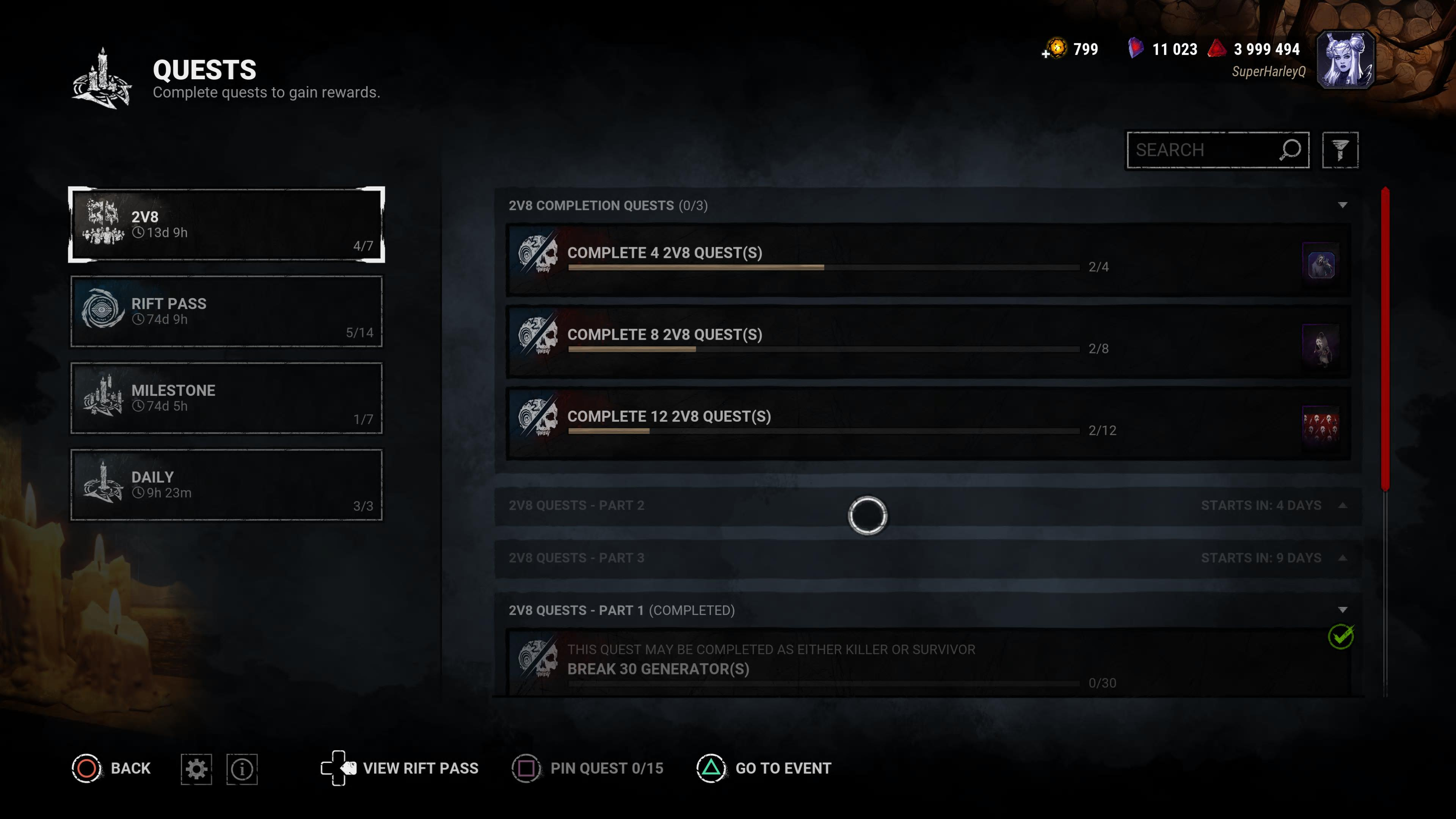Select the 2V8 quest category
This screenshot has width=1456, height=819.
(x=226, y=224)
